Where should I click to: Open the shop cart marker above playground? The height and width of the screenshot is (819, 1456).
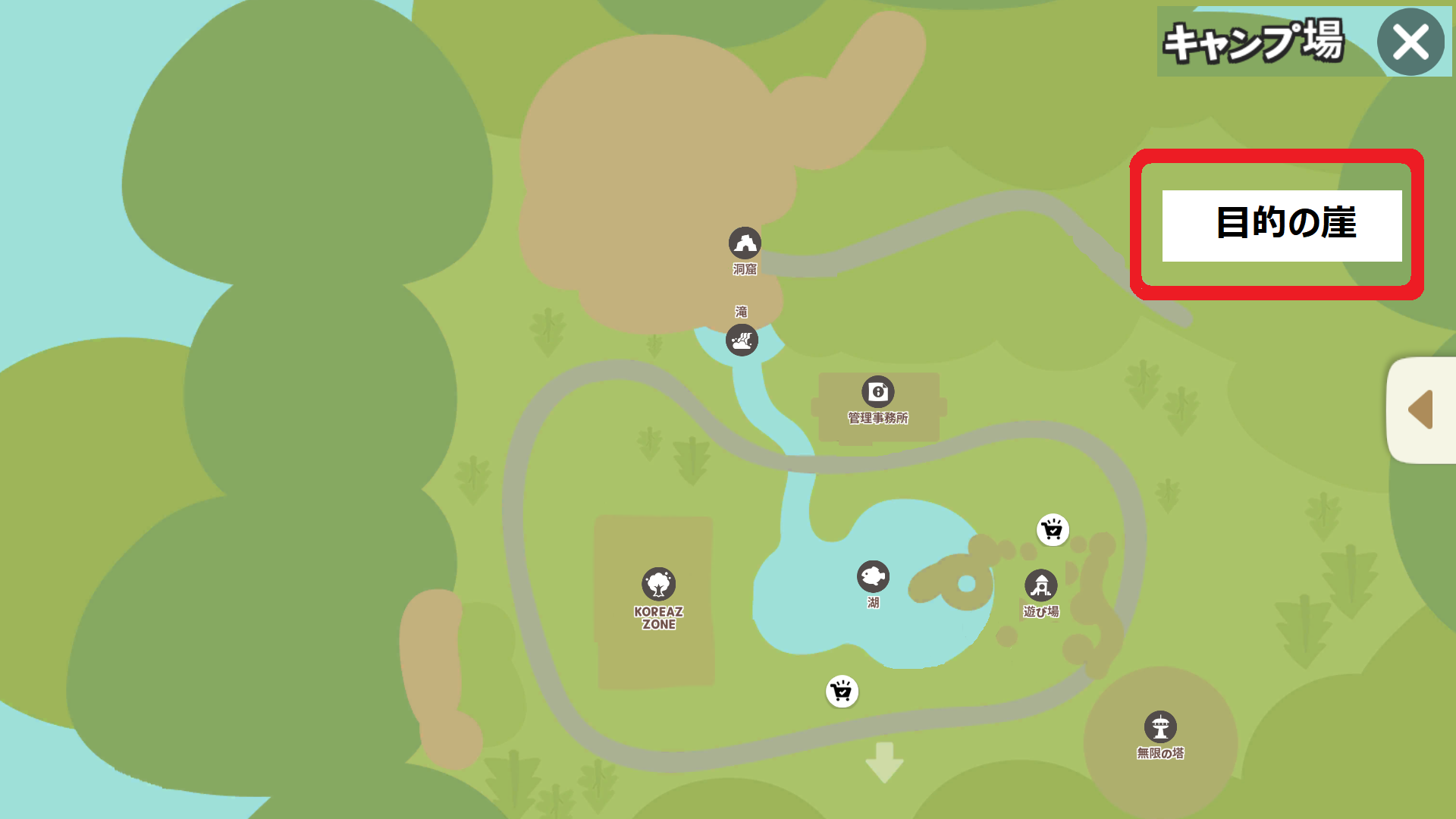[1053, 530]
